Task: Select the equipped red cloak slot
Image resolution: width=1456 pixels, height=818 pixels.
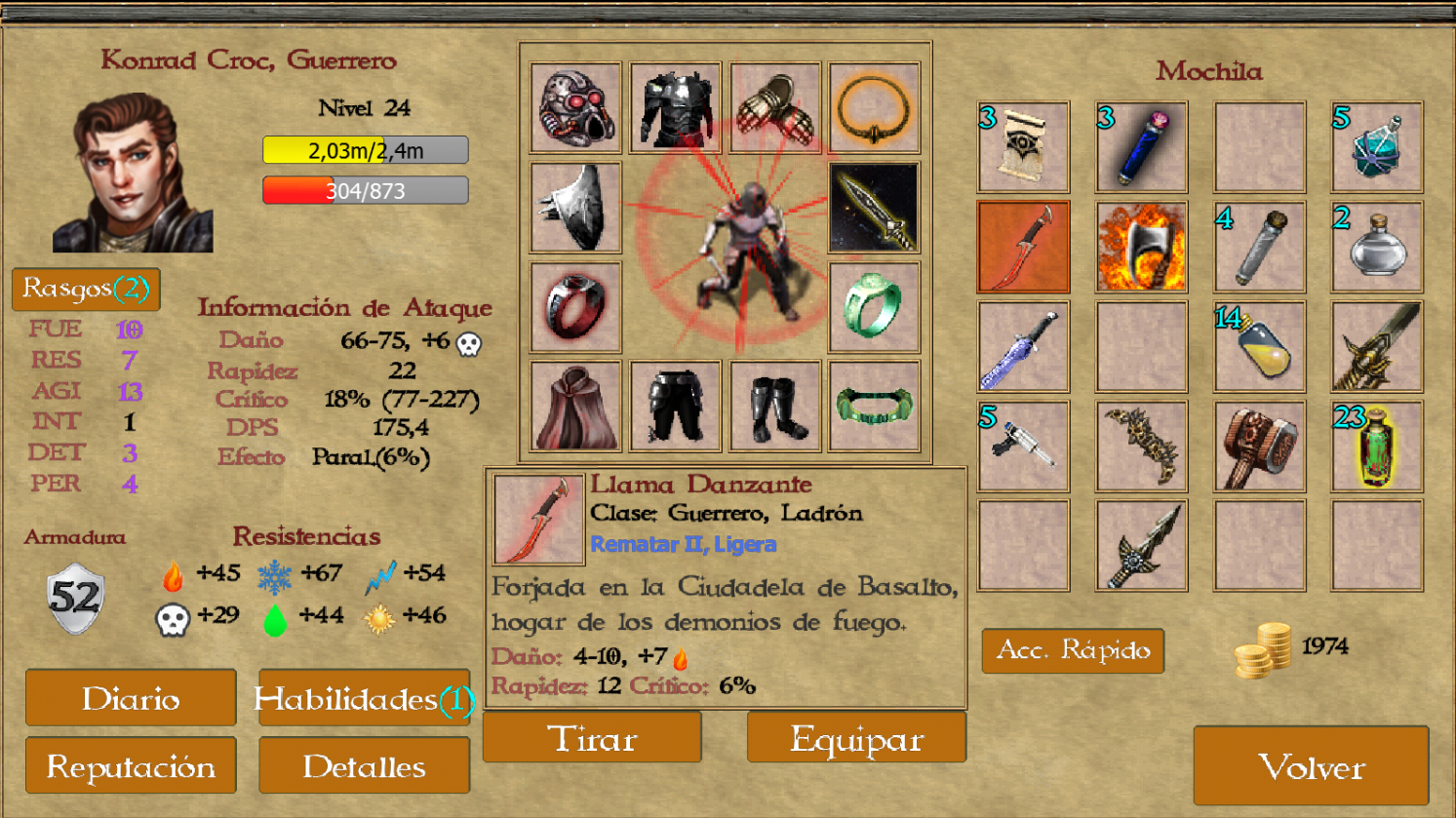Action: (575, 407)
